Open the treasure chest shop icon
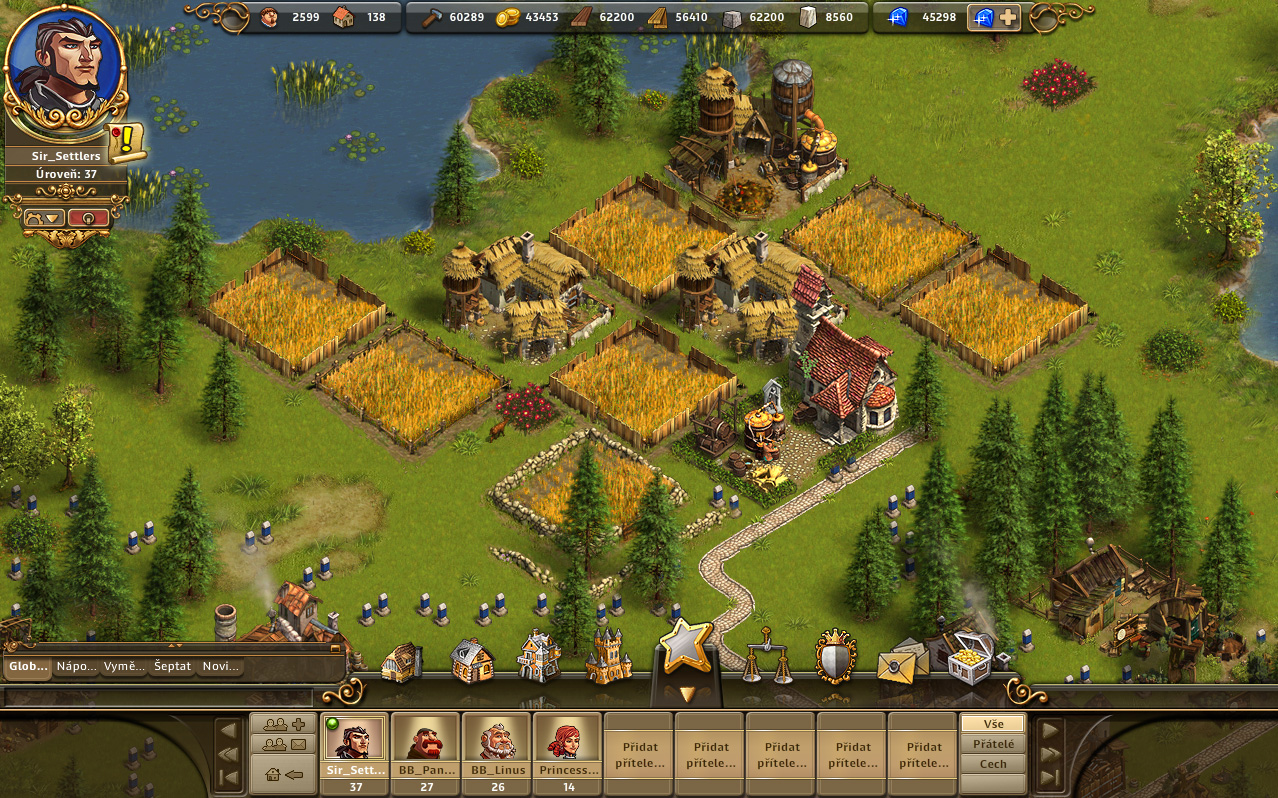 (x=968, y=659)
